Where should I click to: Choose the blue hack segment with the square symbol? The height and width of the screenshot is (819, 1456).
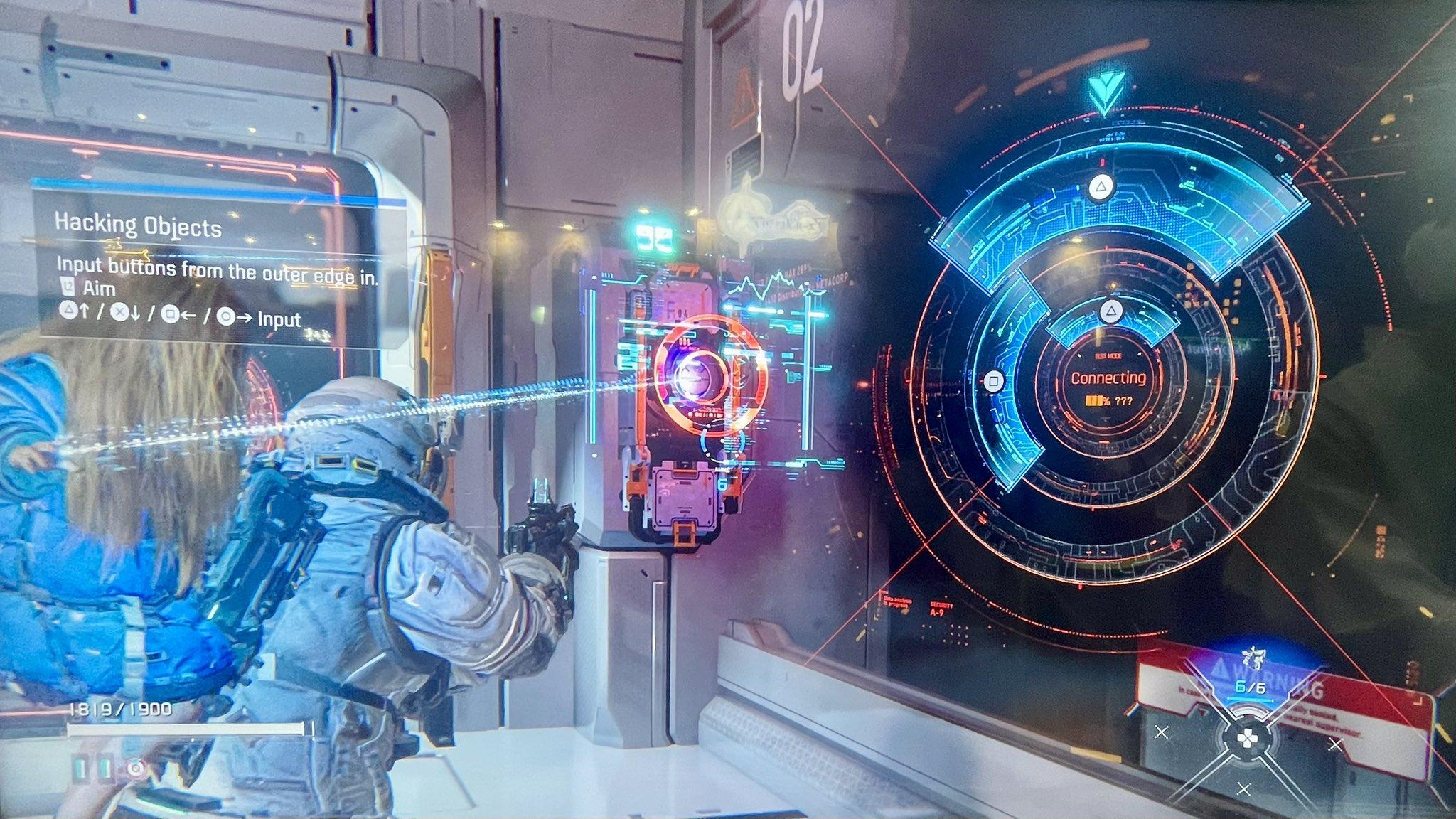pyautogui.click(x=995, y=381)
